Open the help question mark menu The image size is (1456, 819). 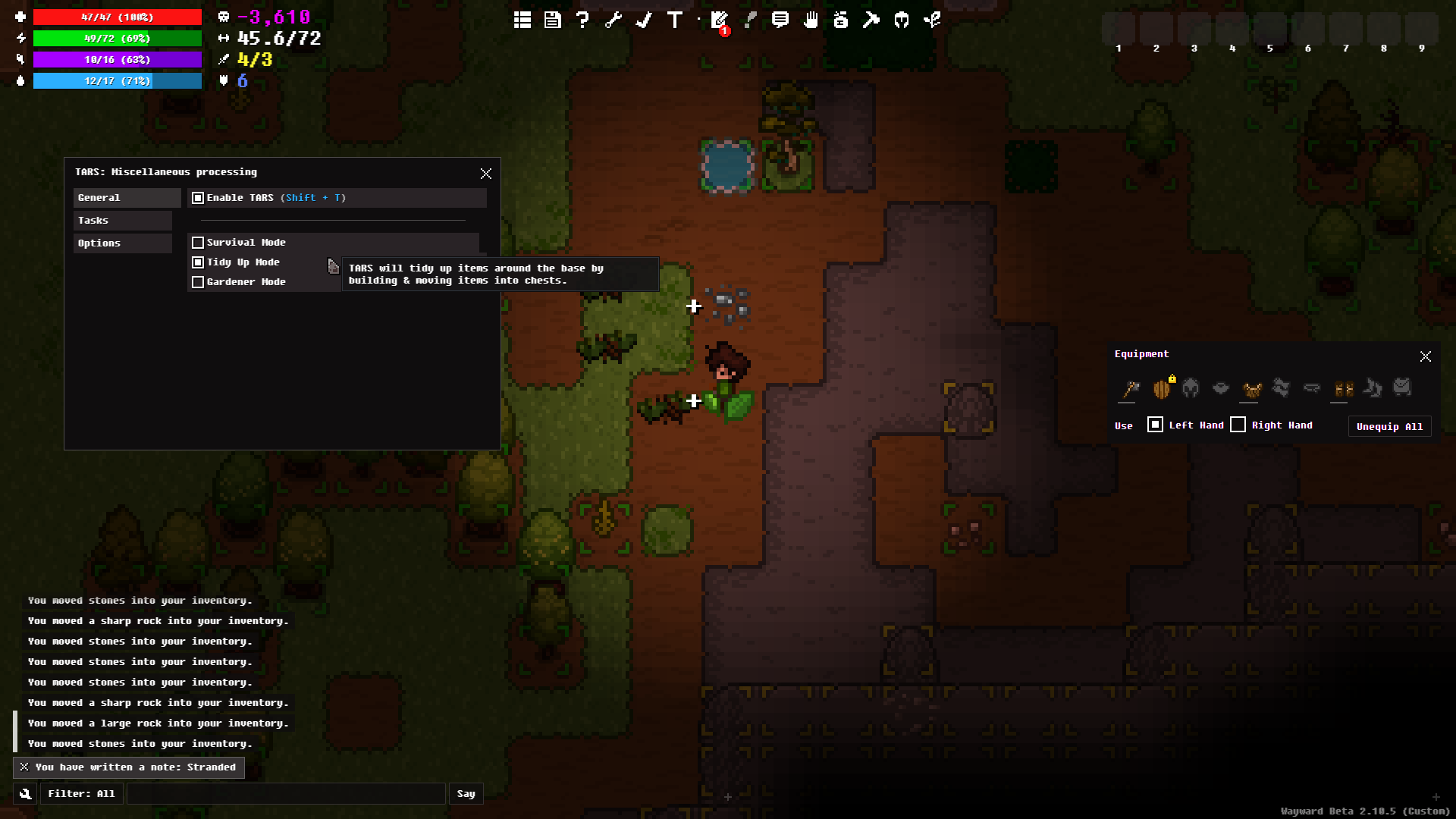582,20
